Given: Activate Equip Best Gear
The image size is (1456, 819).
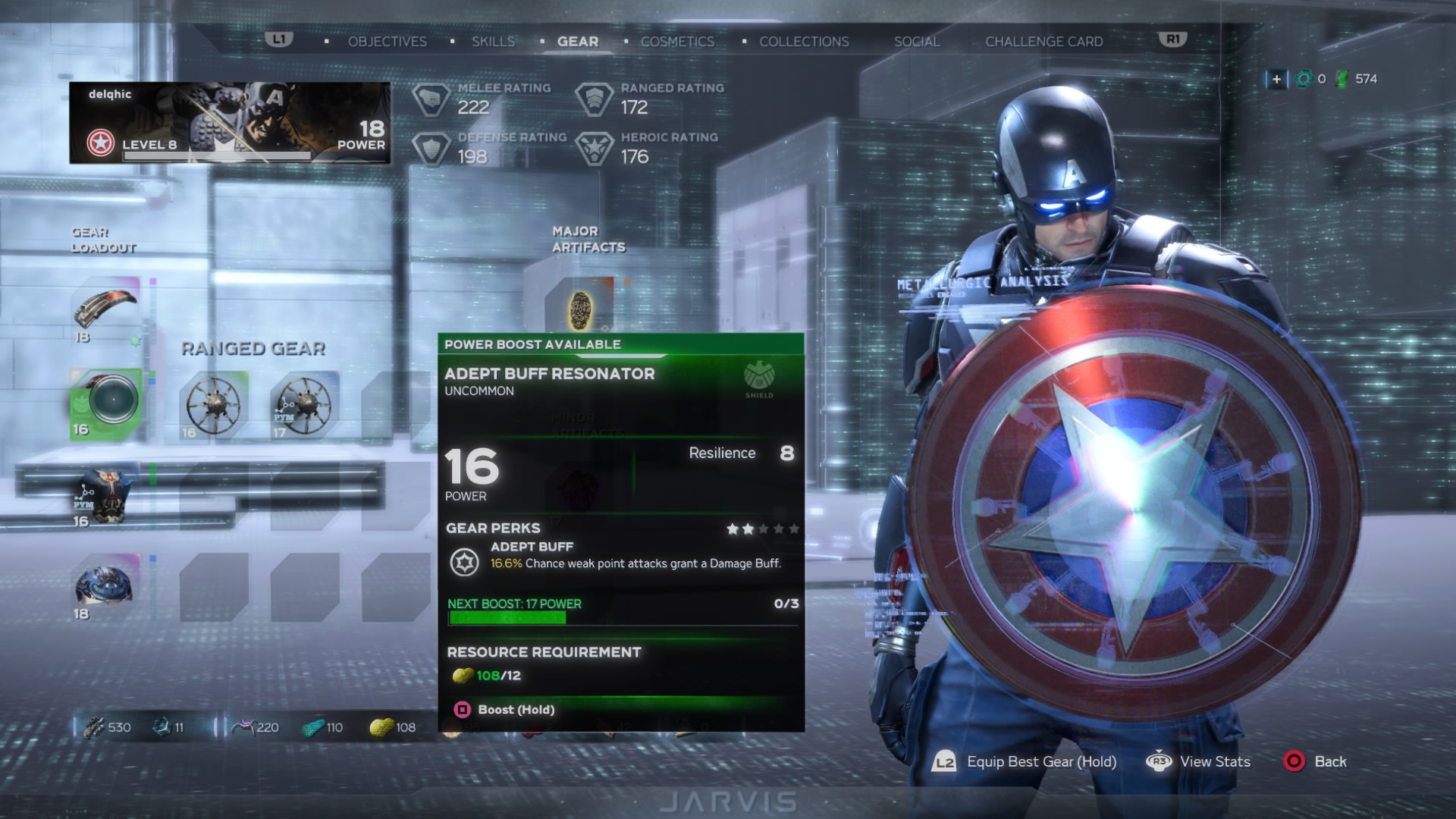Looking at the screenshot, I should (x=1025, y=762).
